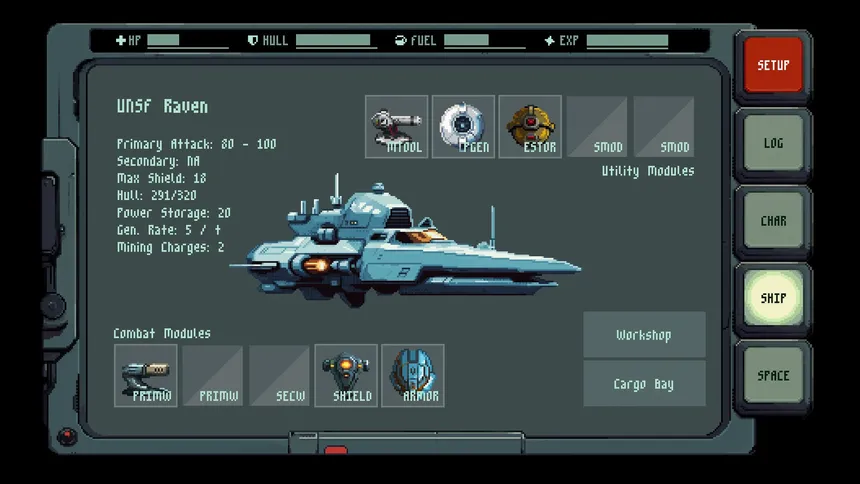Open the SETUP tab

[x=773, y=66]
